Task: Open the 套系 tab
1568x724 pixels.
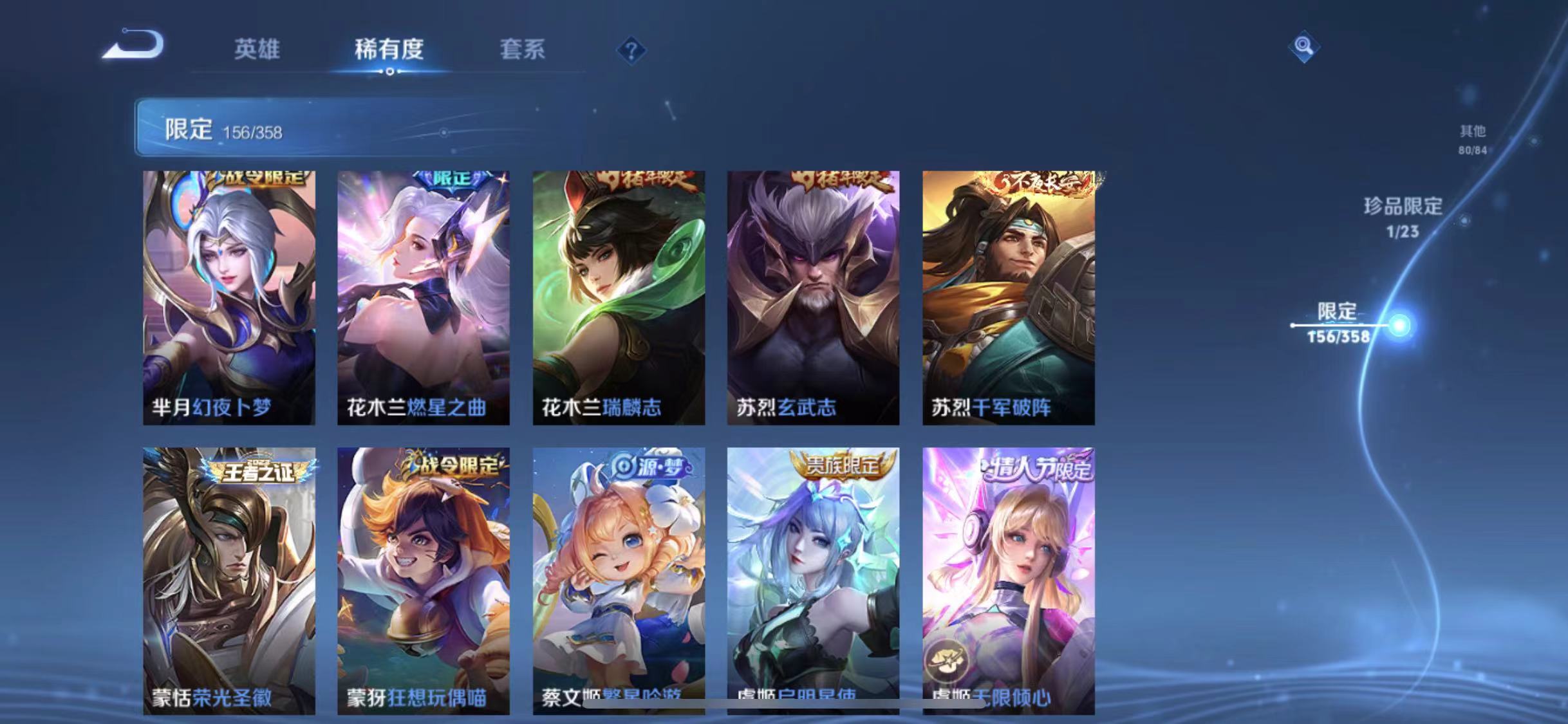Action: (x=523, y=50)
